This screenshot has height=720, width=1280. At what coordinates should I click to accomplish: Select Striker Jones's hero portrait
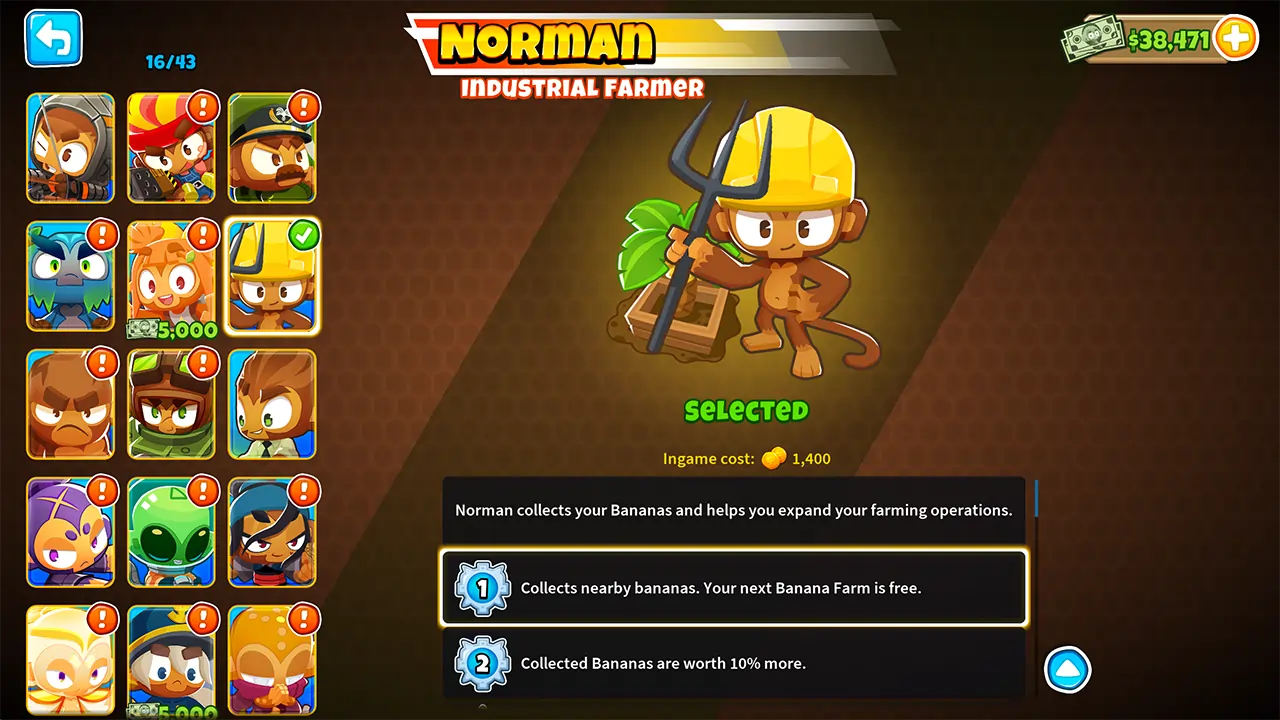click(272, 147)
